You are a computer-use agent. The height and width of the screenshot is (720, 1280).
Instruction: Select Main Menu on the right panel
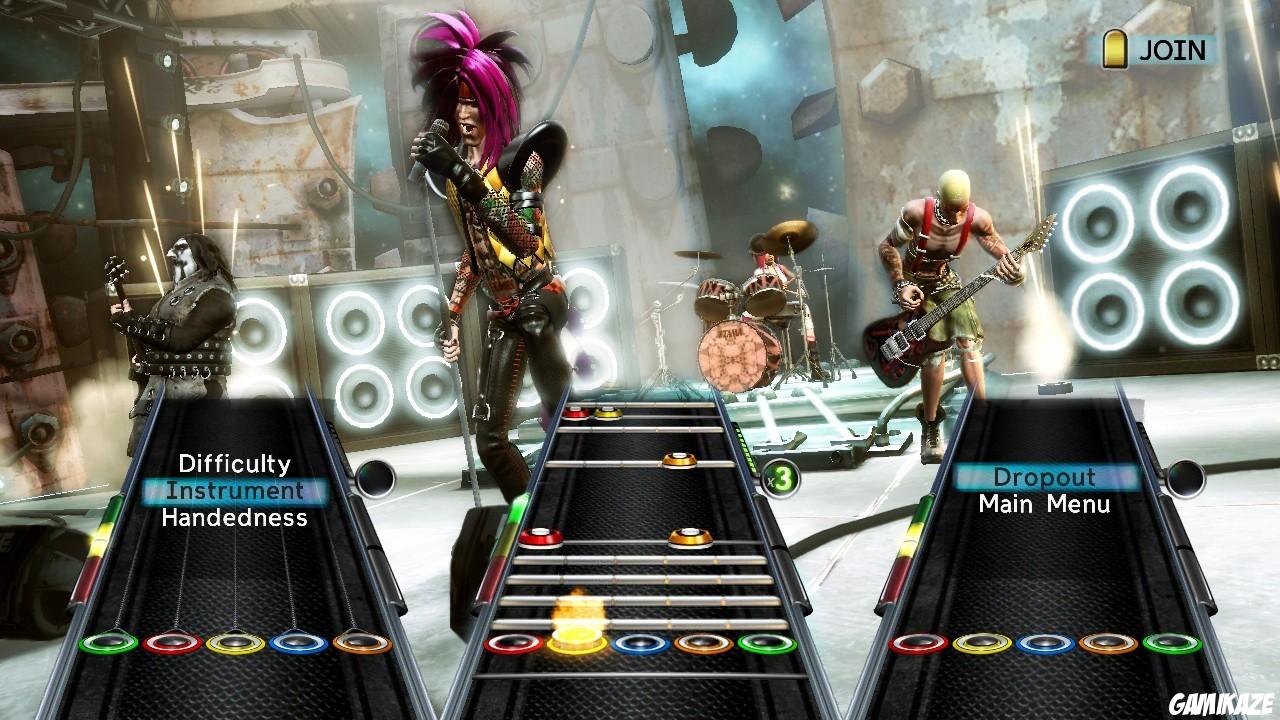pos(1044,505)
